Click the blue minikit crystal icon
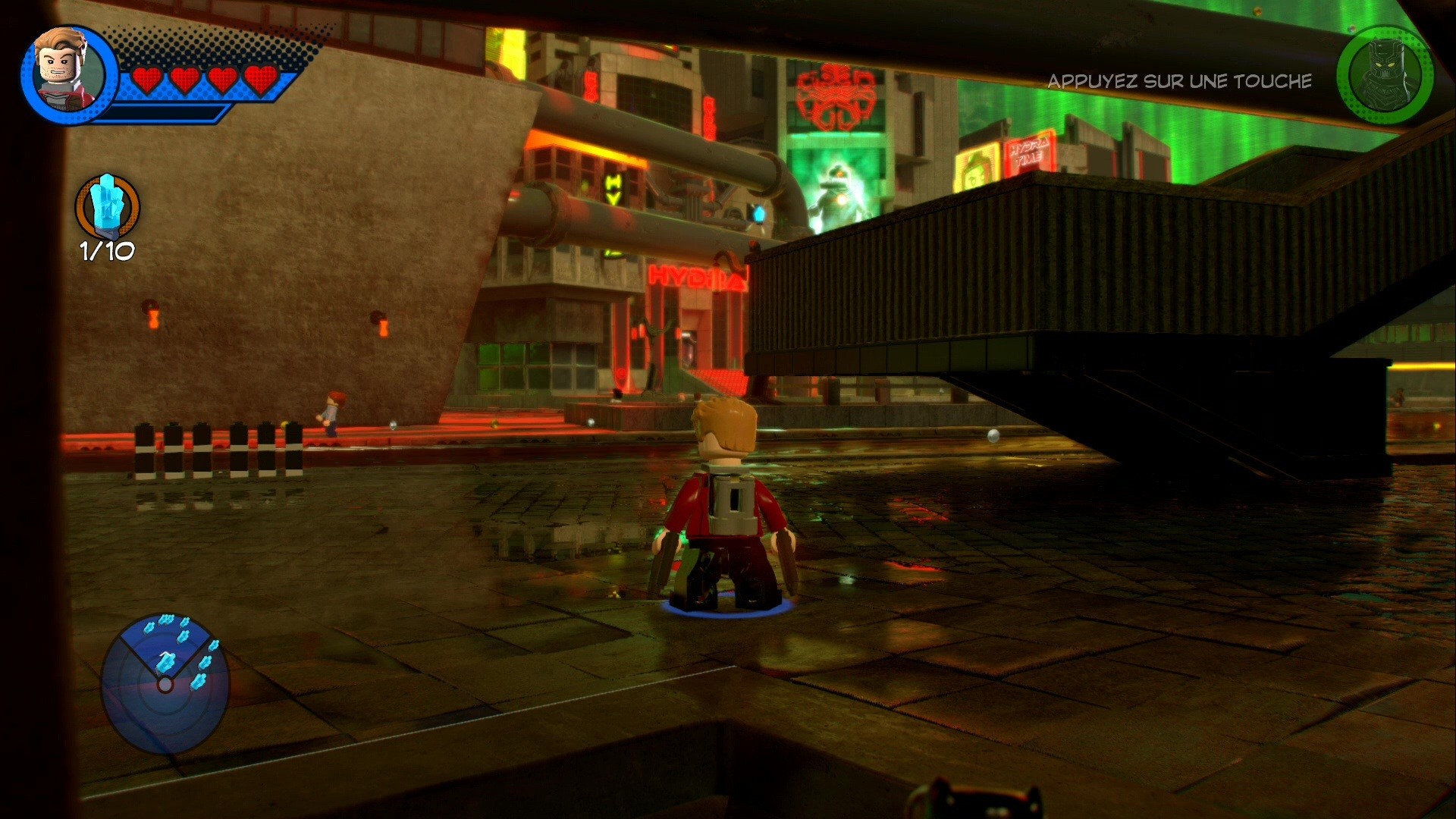This screenshot has width=1456, height=819. 106,205
